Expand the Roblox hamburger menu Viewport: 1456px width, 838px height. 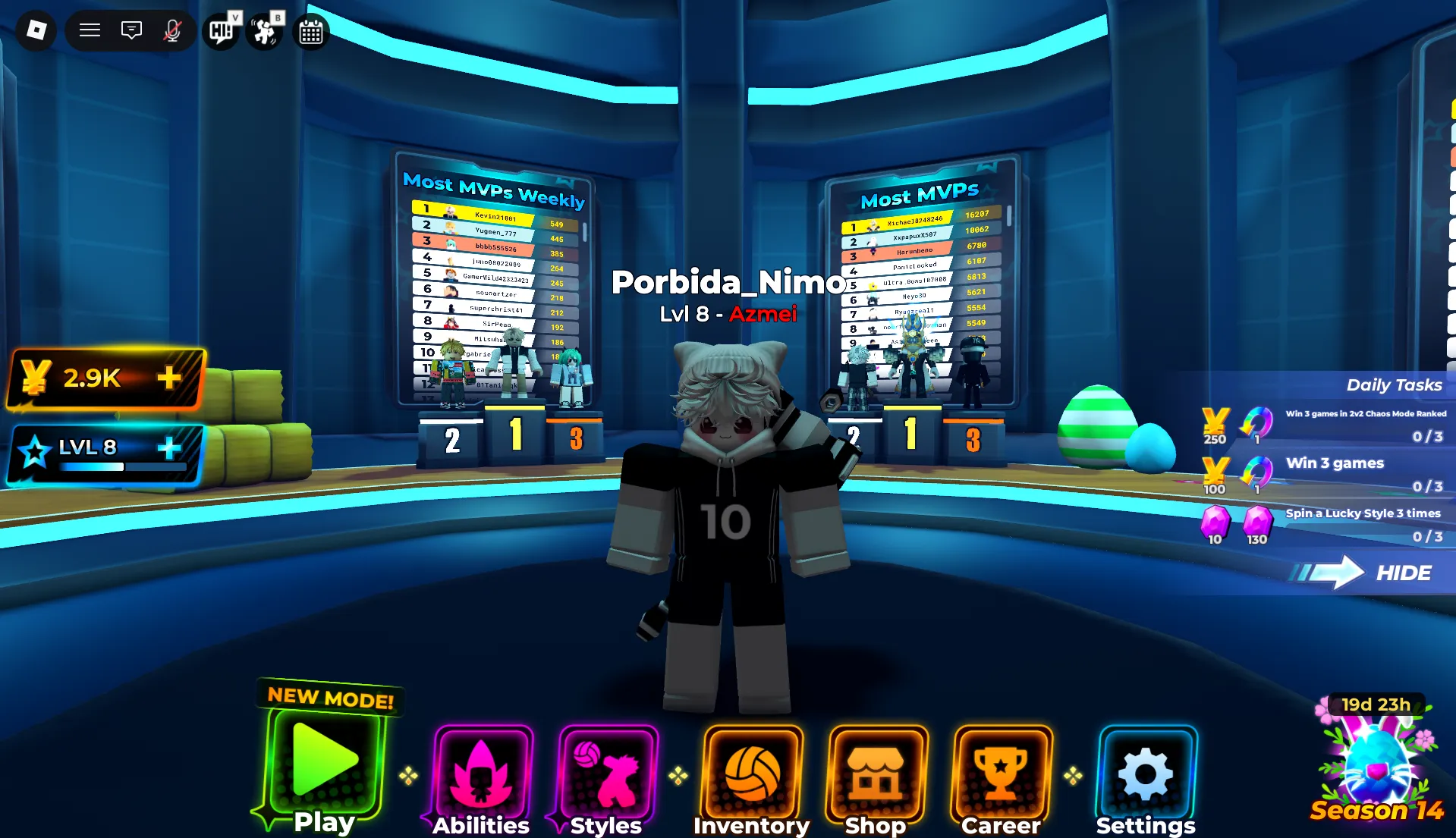tap(89, 30)
